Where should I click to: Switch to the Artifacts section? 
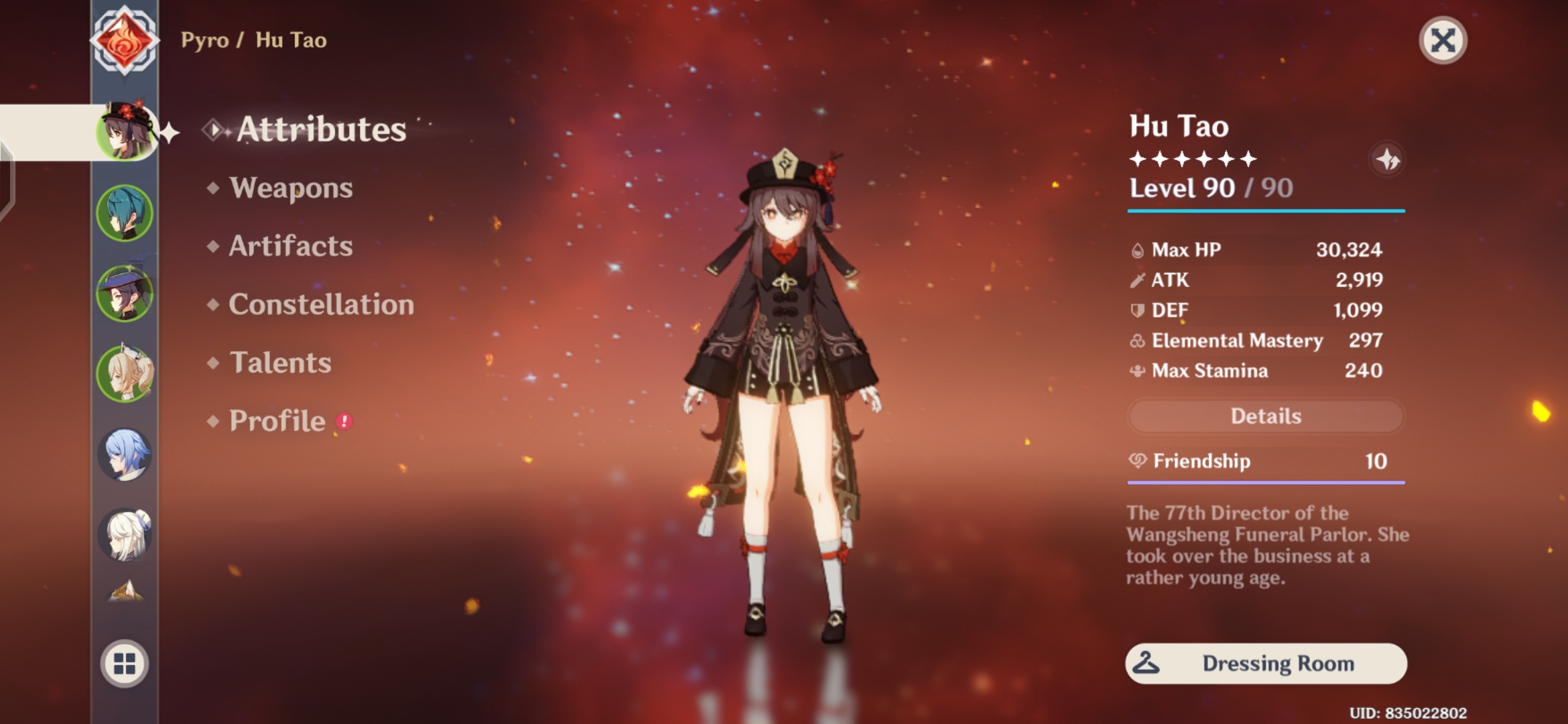(x=289, y=247)
